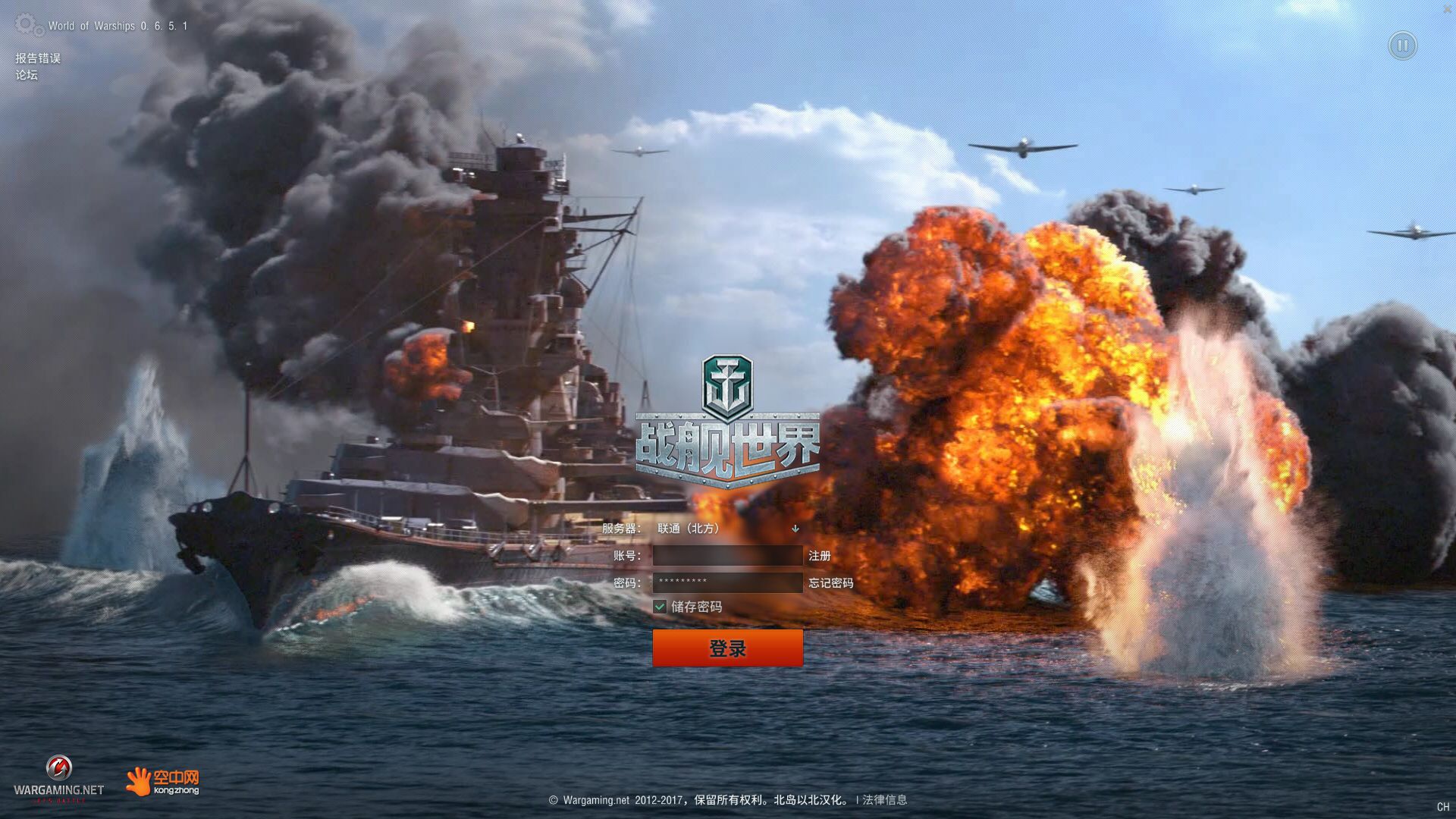Open the 服务器 server dropdown
Screen dimensions: 1456x819
pos(726,529)
